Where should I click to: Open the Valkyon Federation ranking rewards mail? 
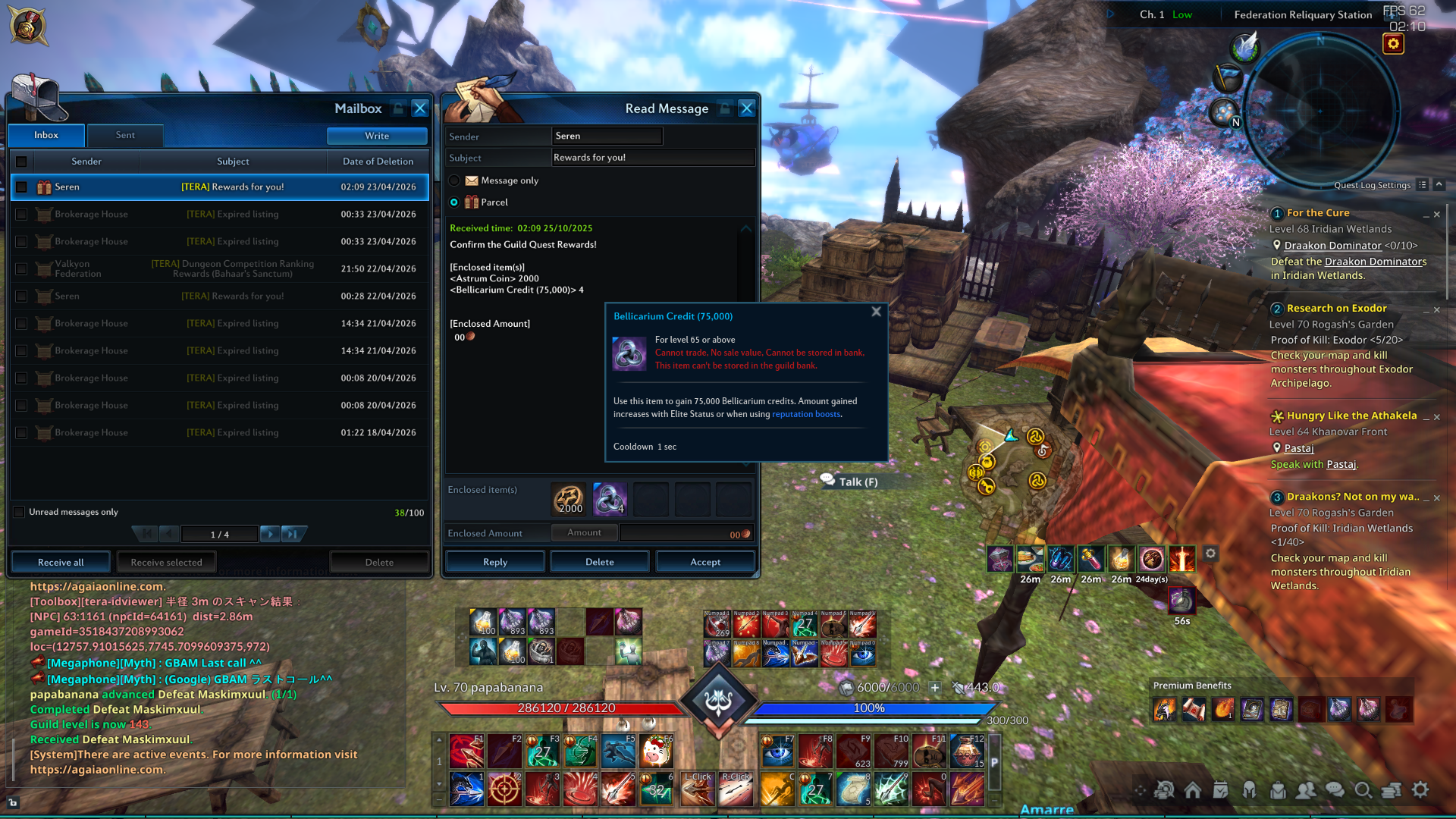pos(232,268)
